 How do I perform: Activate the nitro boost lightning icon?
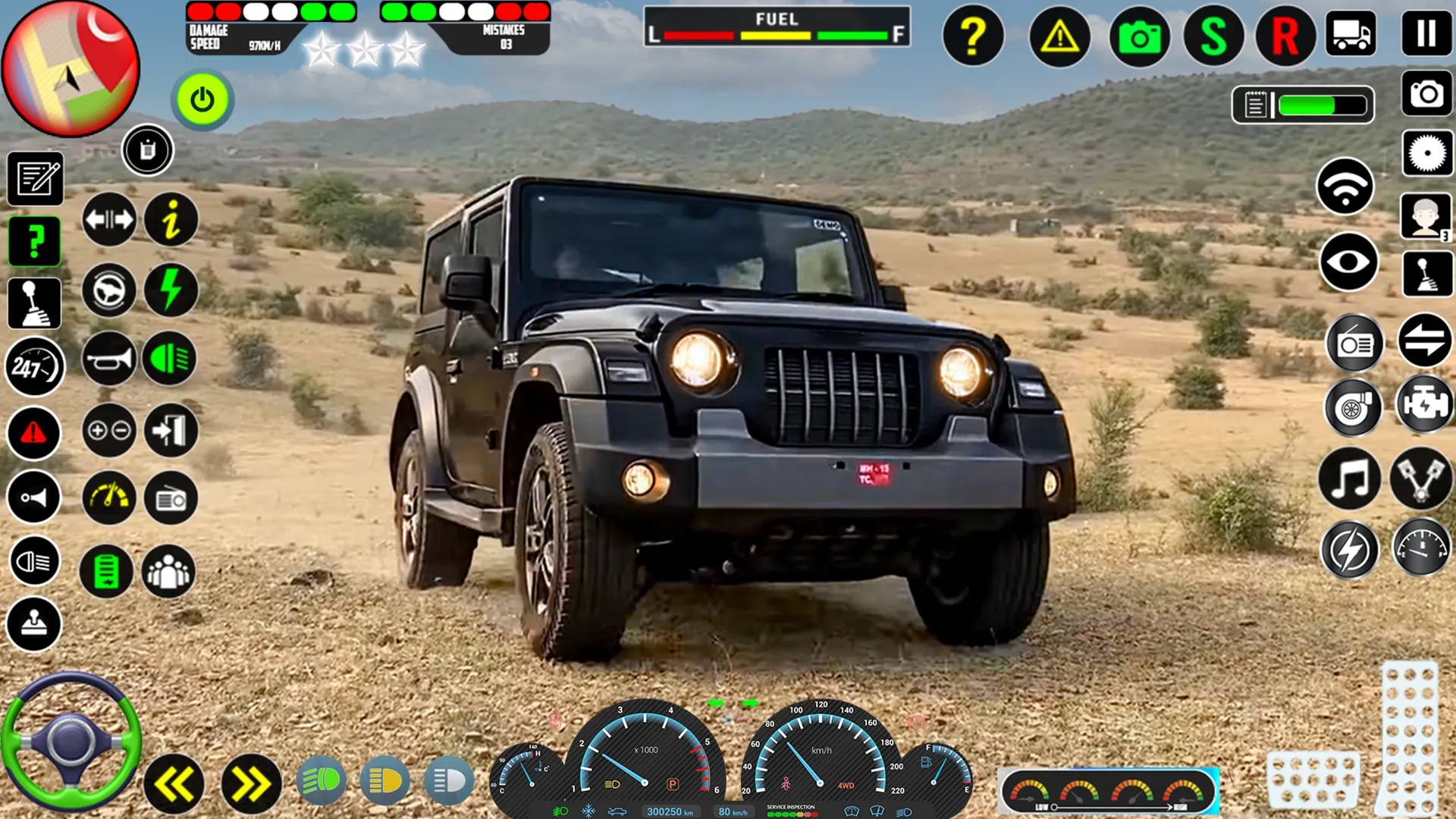tap(170, 291)
